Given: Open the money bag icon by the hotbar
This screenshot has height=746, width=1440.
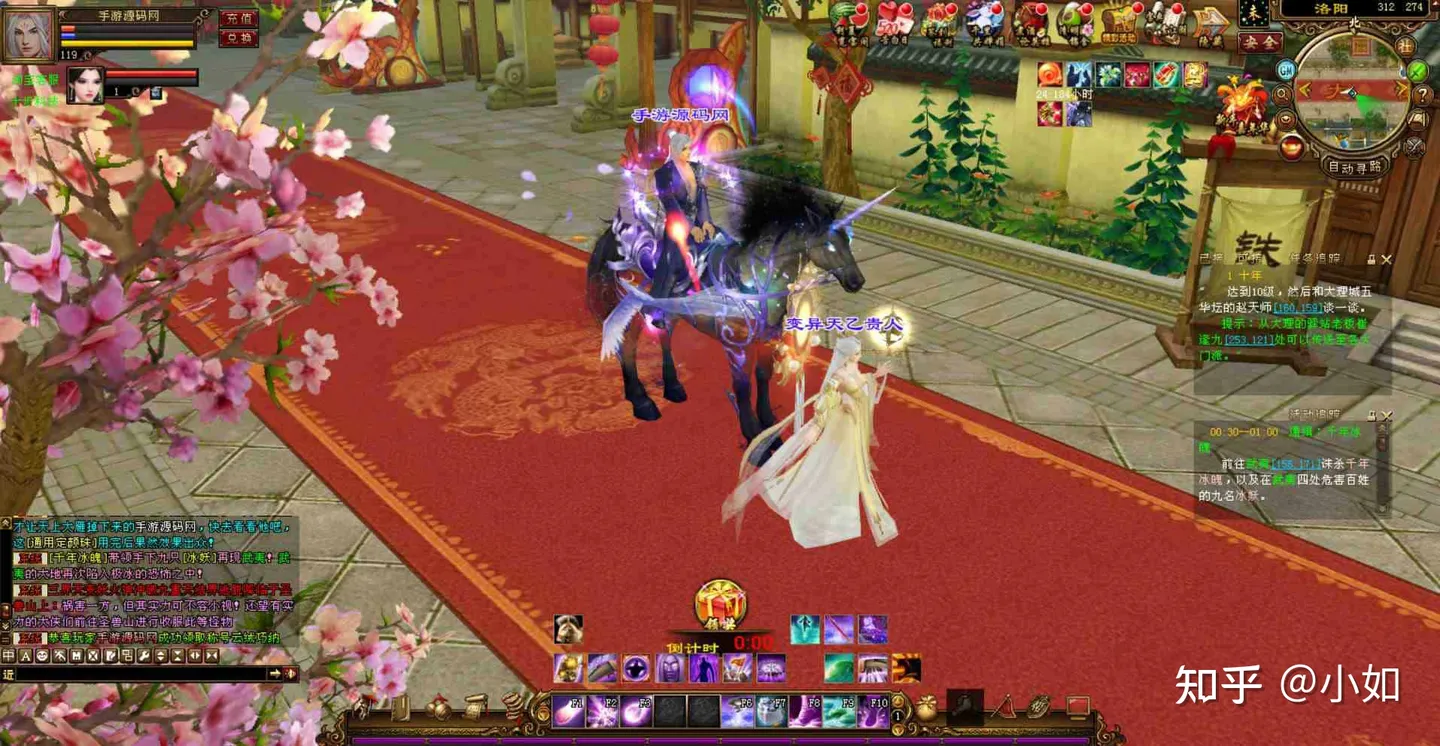Looking at the screenshot, I should (927, 708).
